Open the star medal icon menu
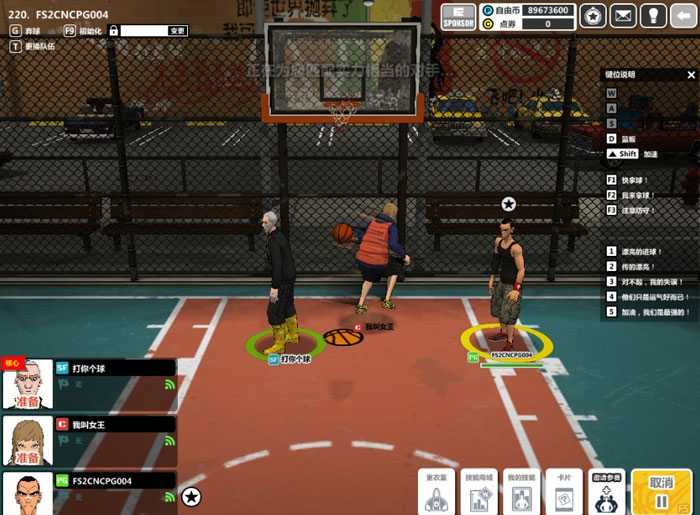Screen dimensions: 700x515 point(593,16)
